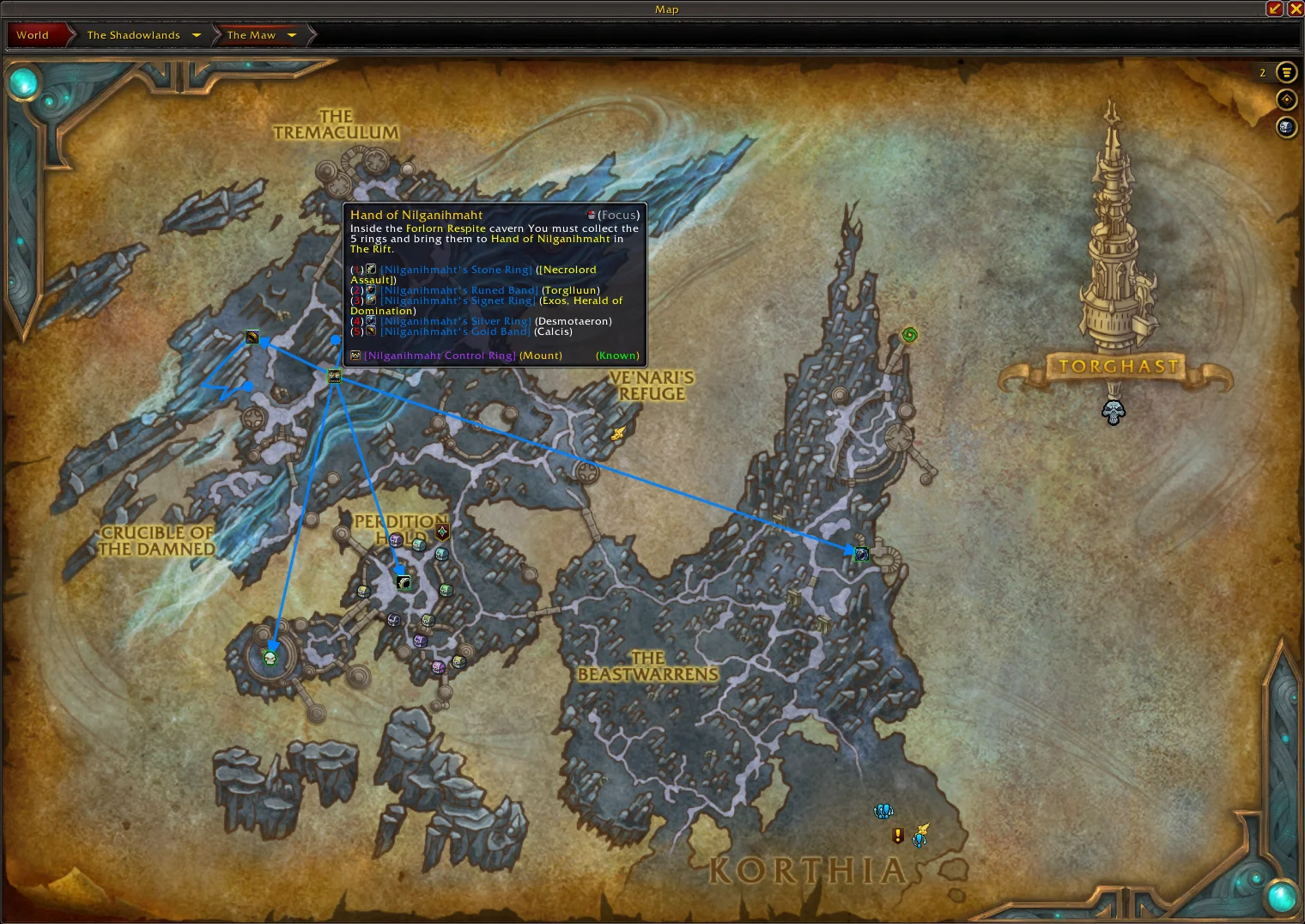The image size is (1305, 924).
Task: Close the world map window
Action: [1295, 9]
